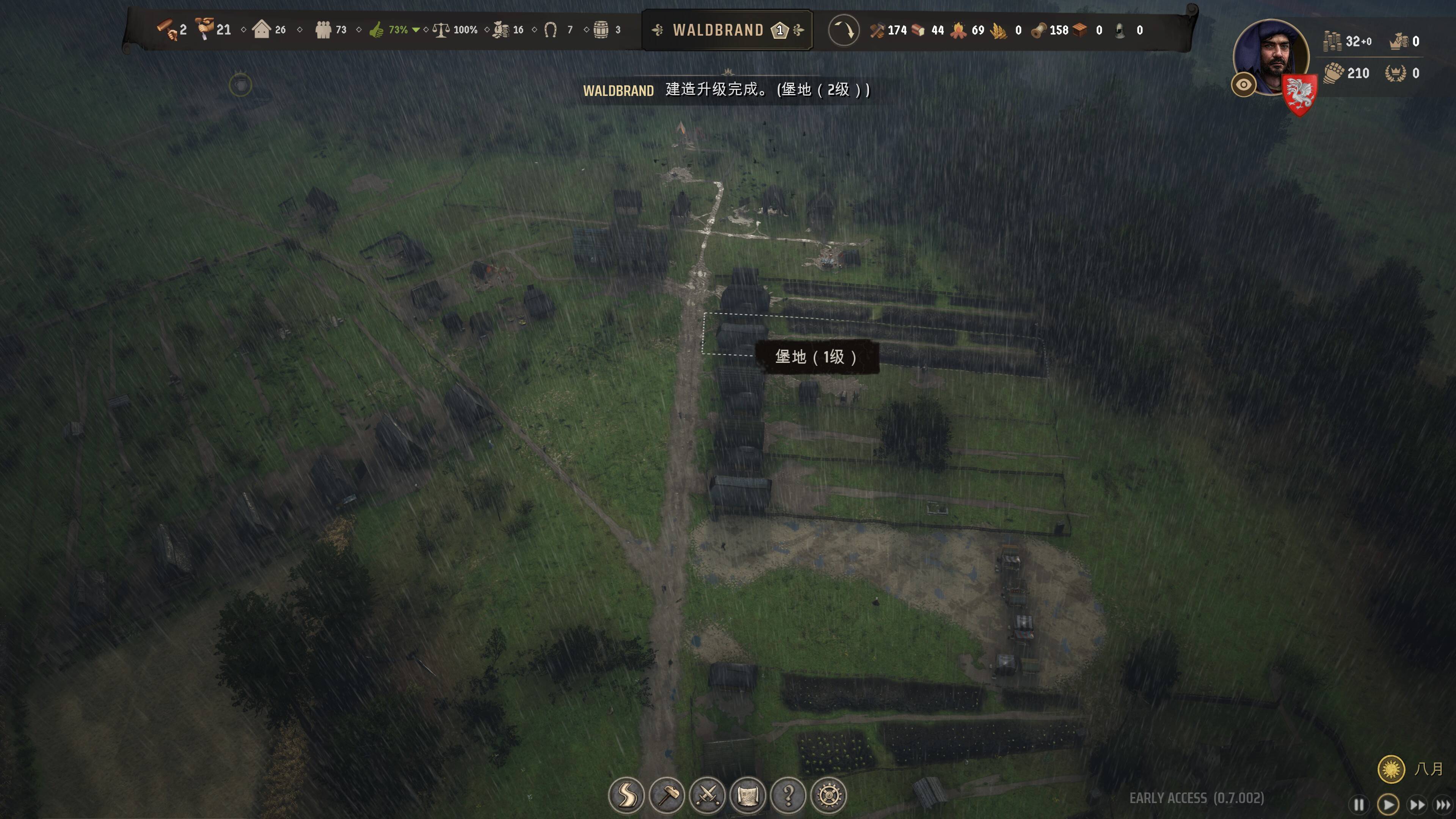Pause the game
The width and height of the screenshot is (1456, 819).
(1359, 804)
